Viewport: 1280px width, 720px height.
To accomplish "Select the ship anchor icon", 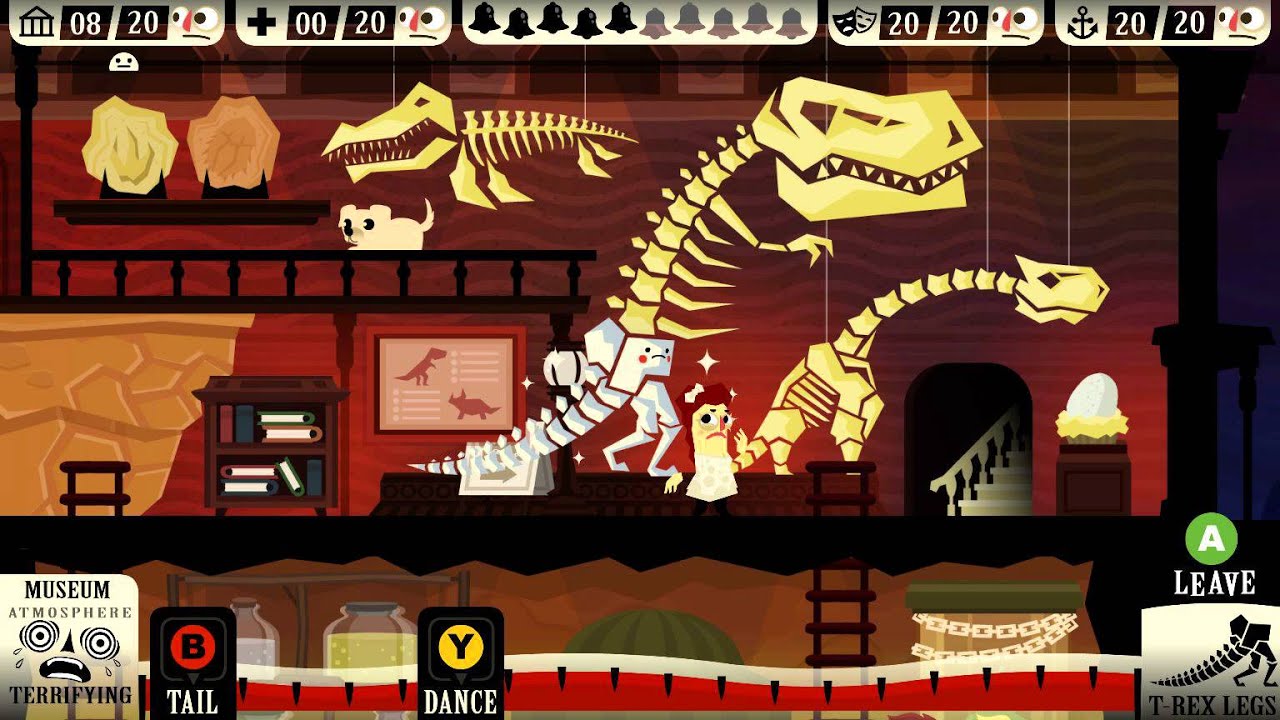I will tap(1082, 22).
